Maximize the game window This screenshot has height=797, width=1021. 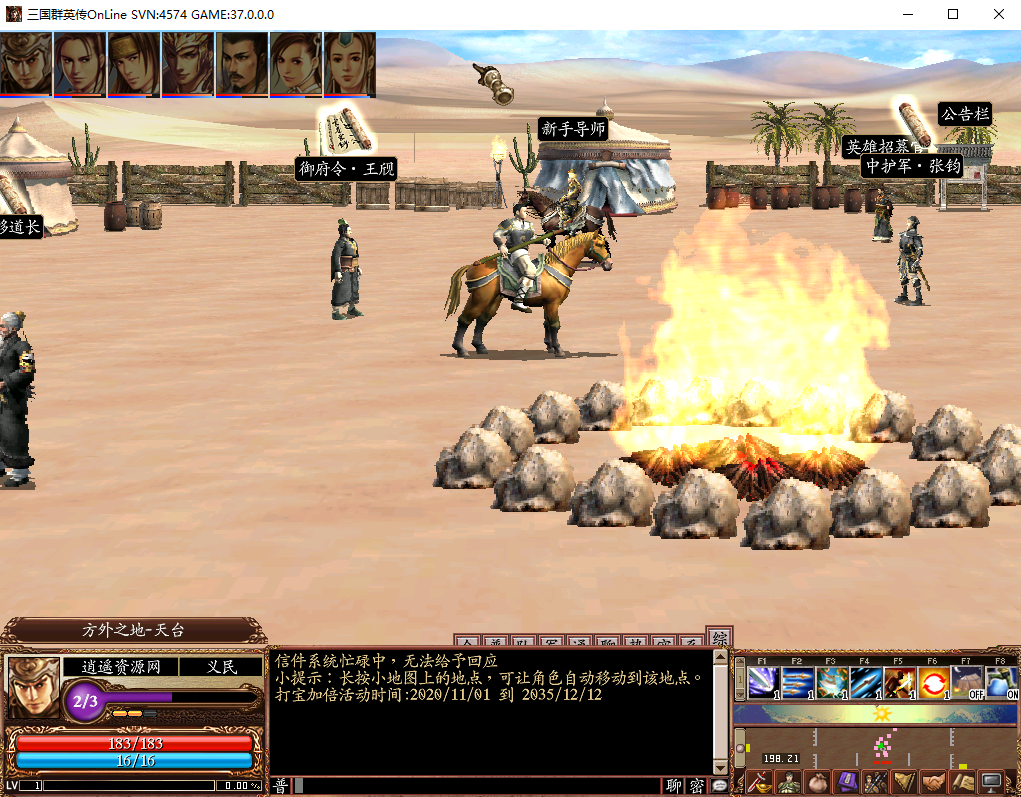pyautogui.click(x=953, y=14)
